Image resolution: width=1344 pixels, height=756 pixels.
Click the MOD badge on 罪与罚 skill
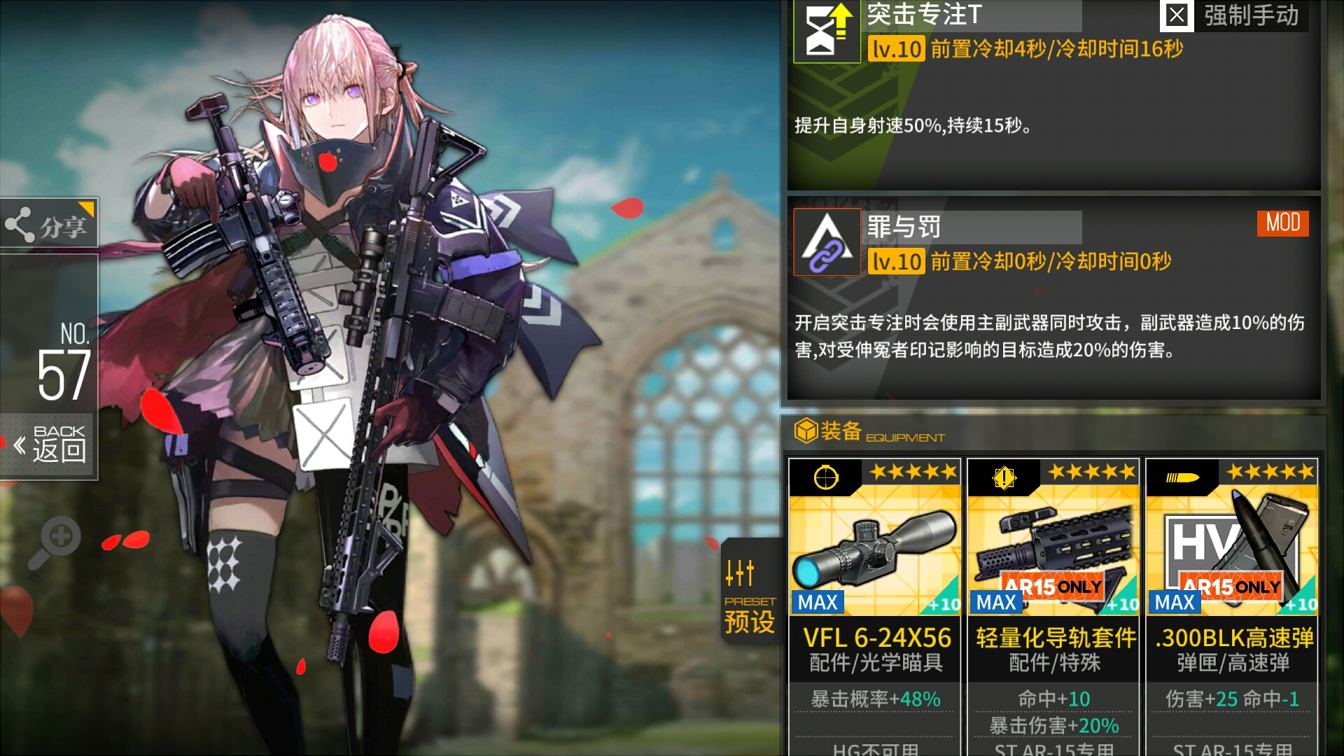(x=1283, y=223)
